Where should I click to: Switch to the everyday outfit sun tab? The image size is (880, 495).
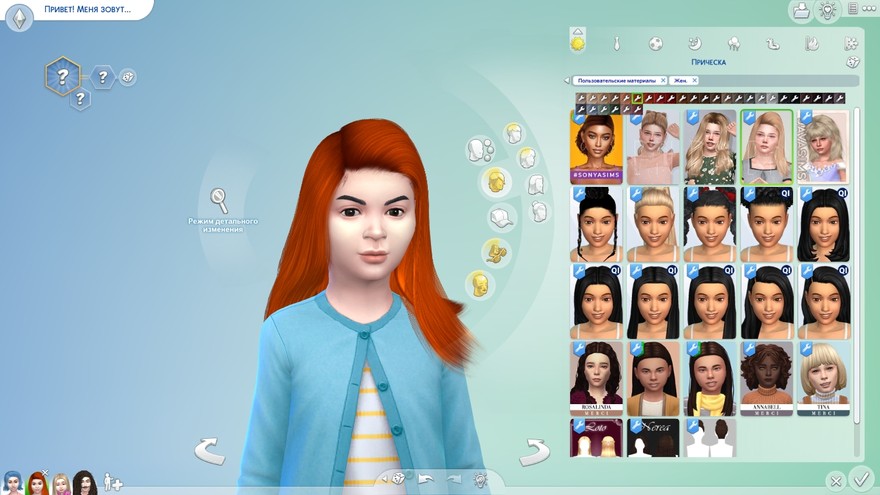[x=577, y=44]
